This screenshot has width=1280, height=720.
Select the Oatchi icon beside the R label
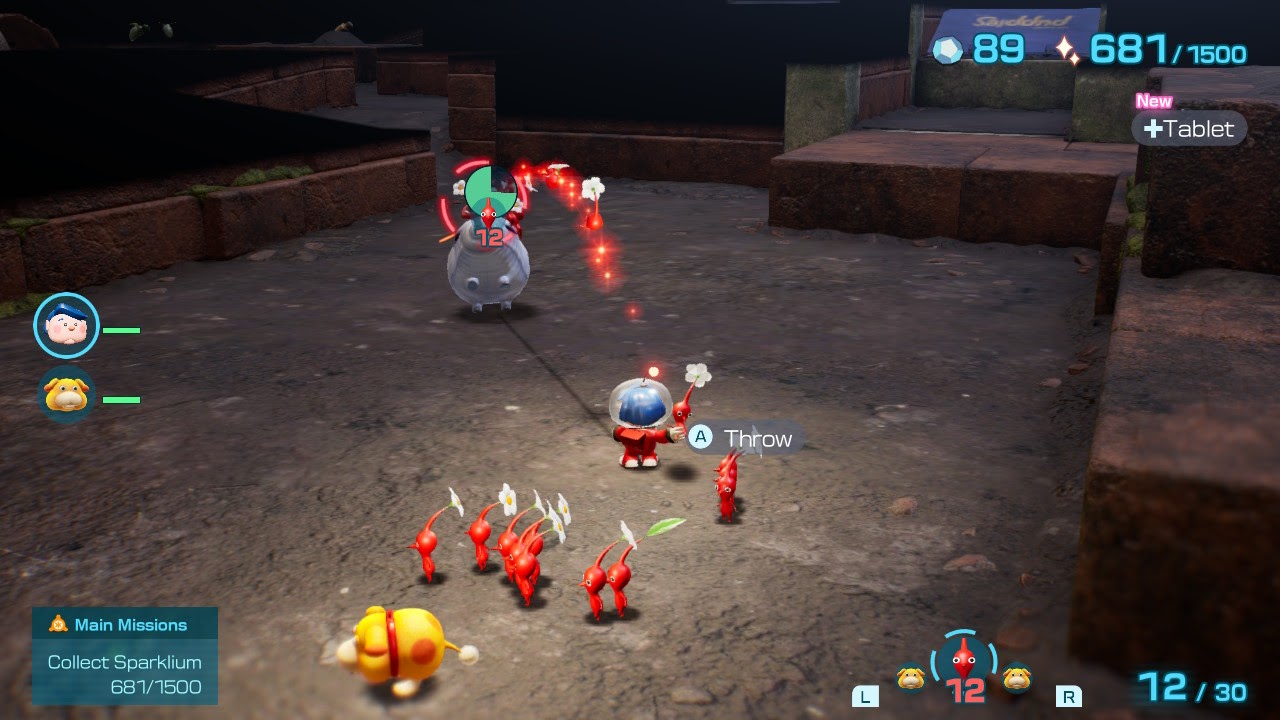[1017, 678]
